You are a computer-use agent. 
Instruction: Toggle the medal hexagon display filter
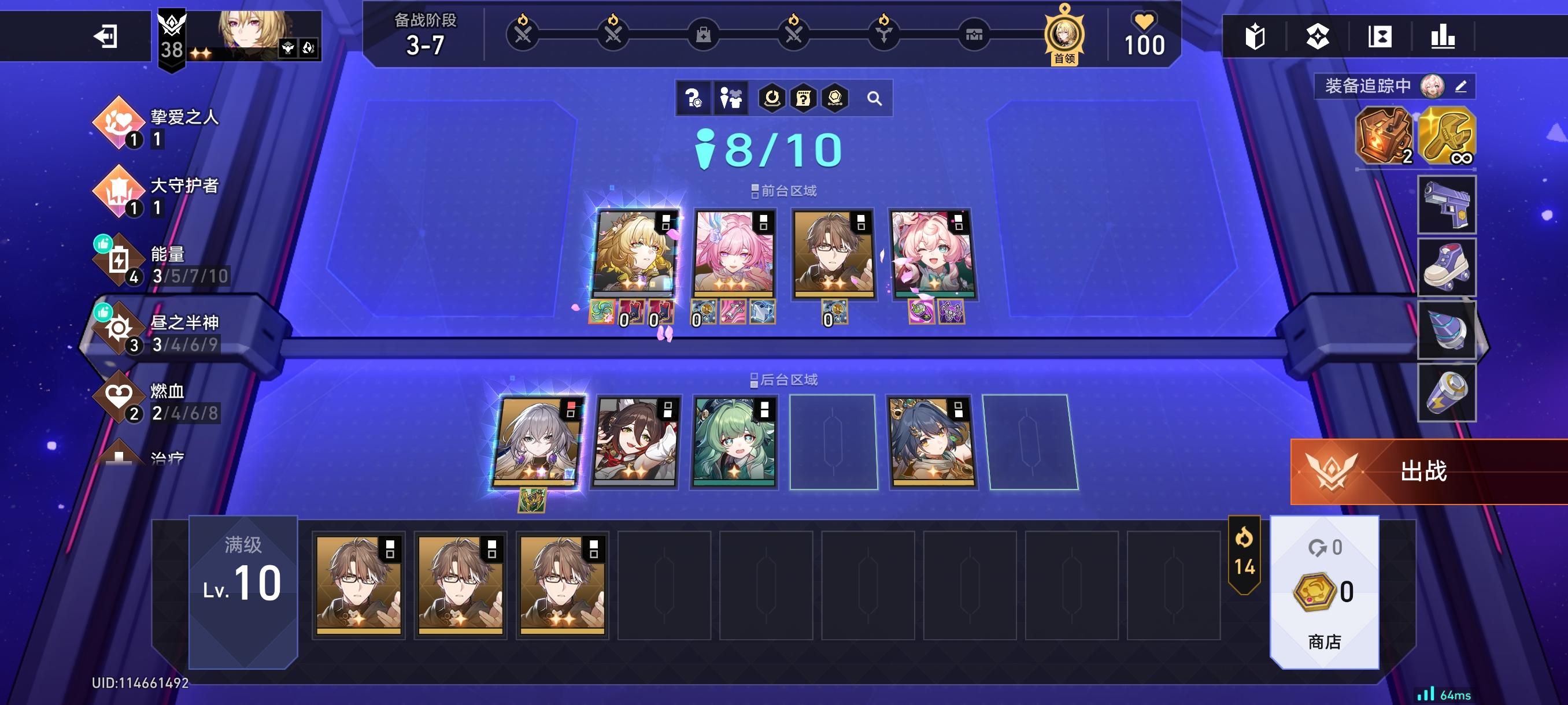click(835, 98)
